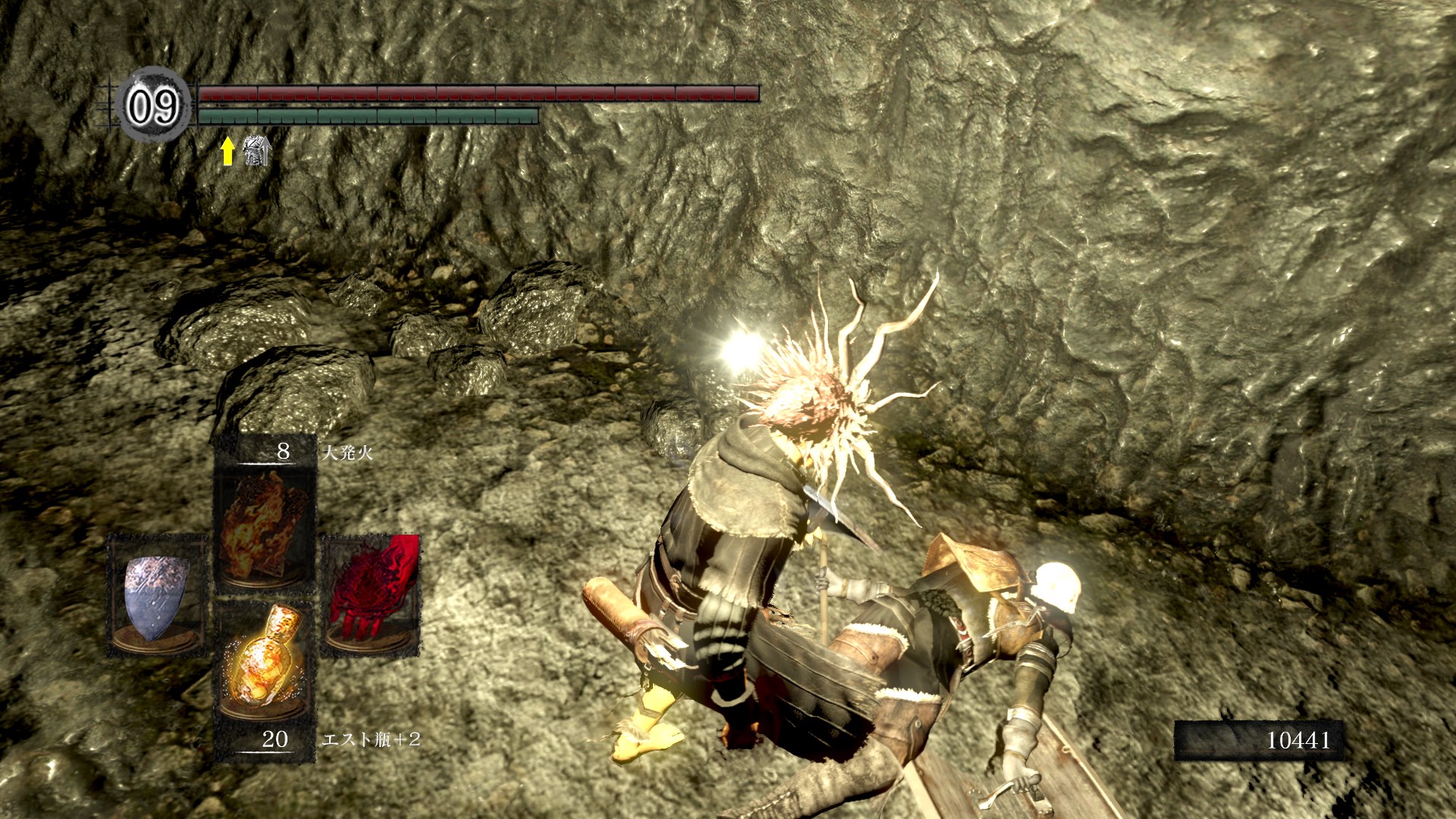
Task: Inspect the armor status effect icon
Action: 257,151
